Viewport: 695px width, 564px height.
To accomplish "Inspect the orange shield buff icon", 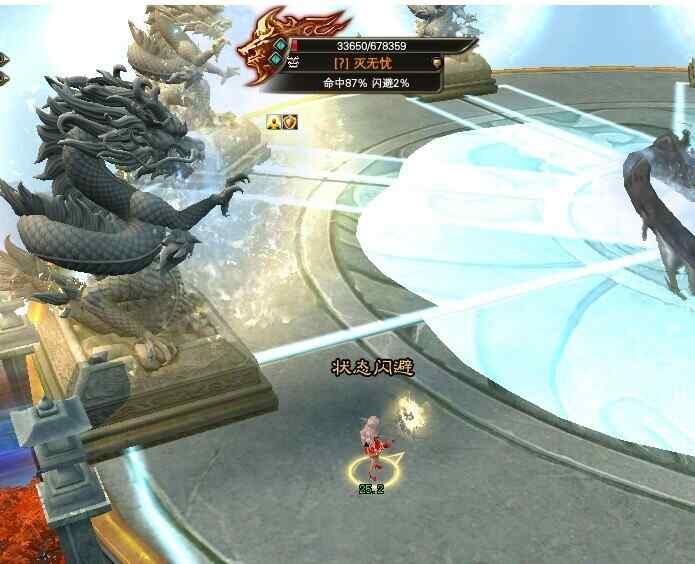I will pos(290,121).
